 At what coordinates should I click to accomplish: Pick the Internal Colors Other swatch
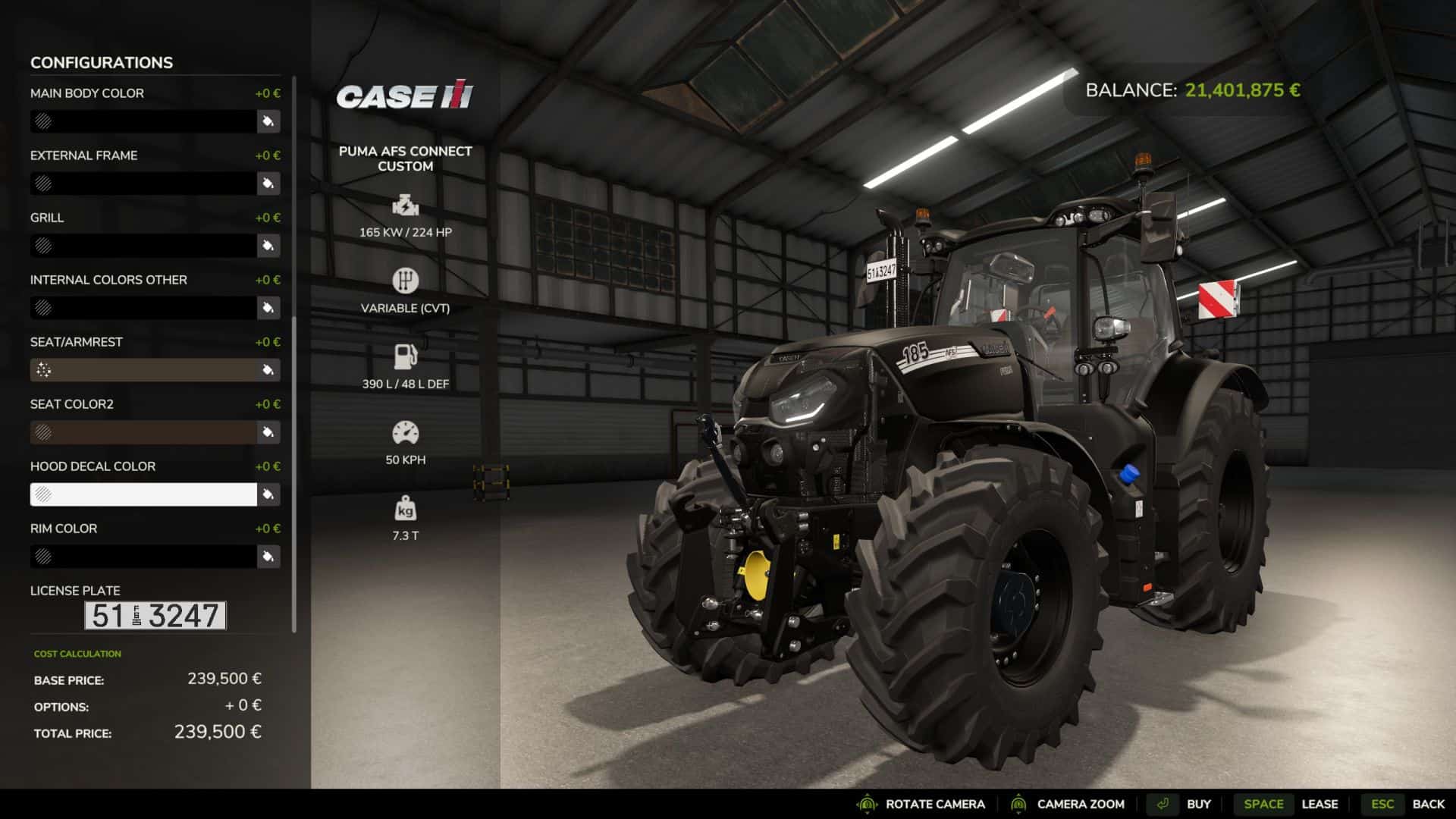click(x=143, y=308)
